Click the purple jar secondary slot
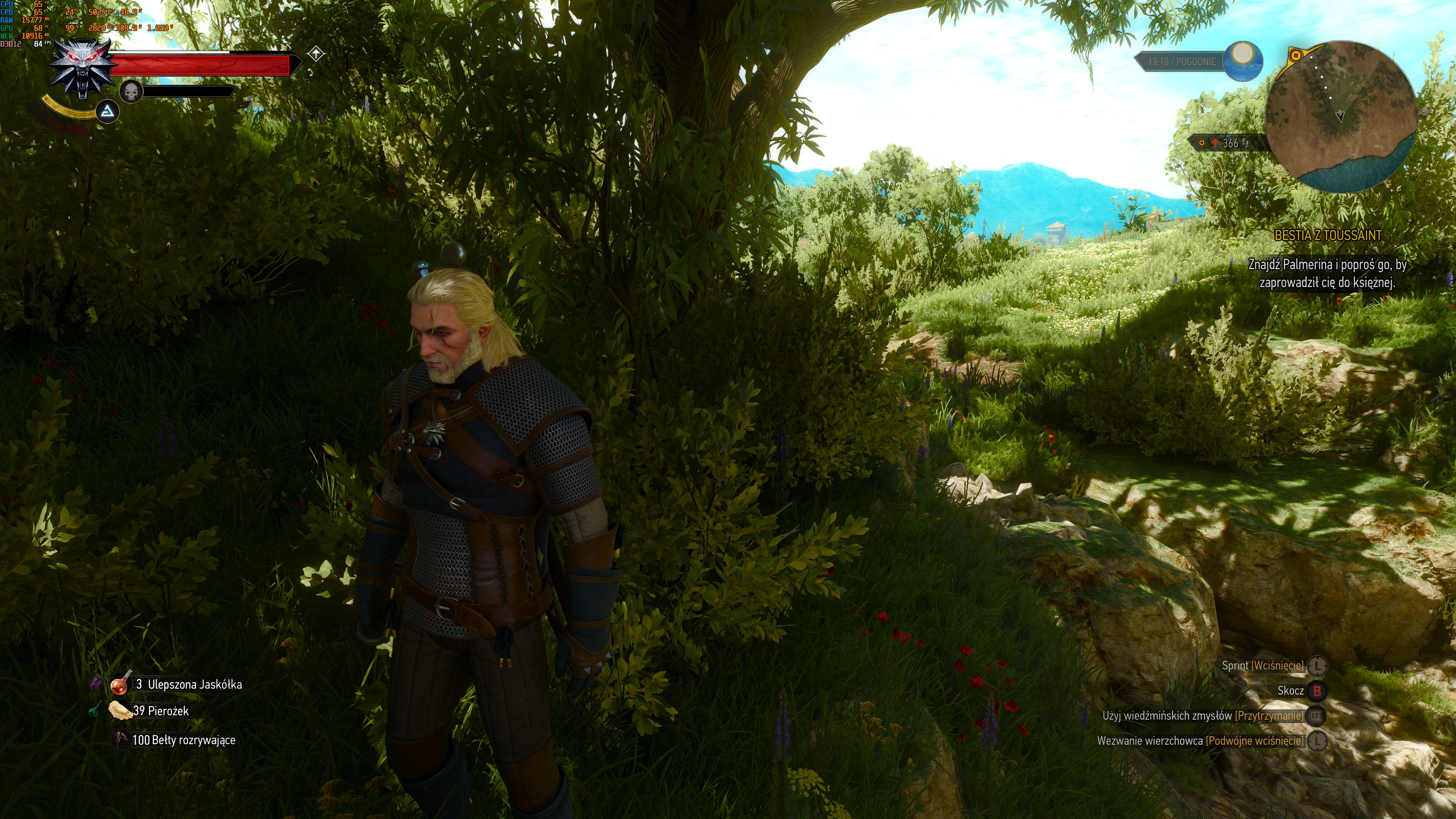Viewport: 1456px width, 819px height. click(x=96, y=683)
